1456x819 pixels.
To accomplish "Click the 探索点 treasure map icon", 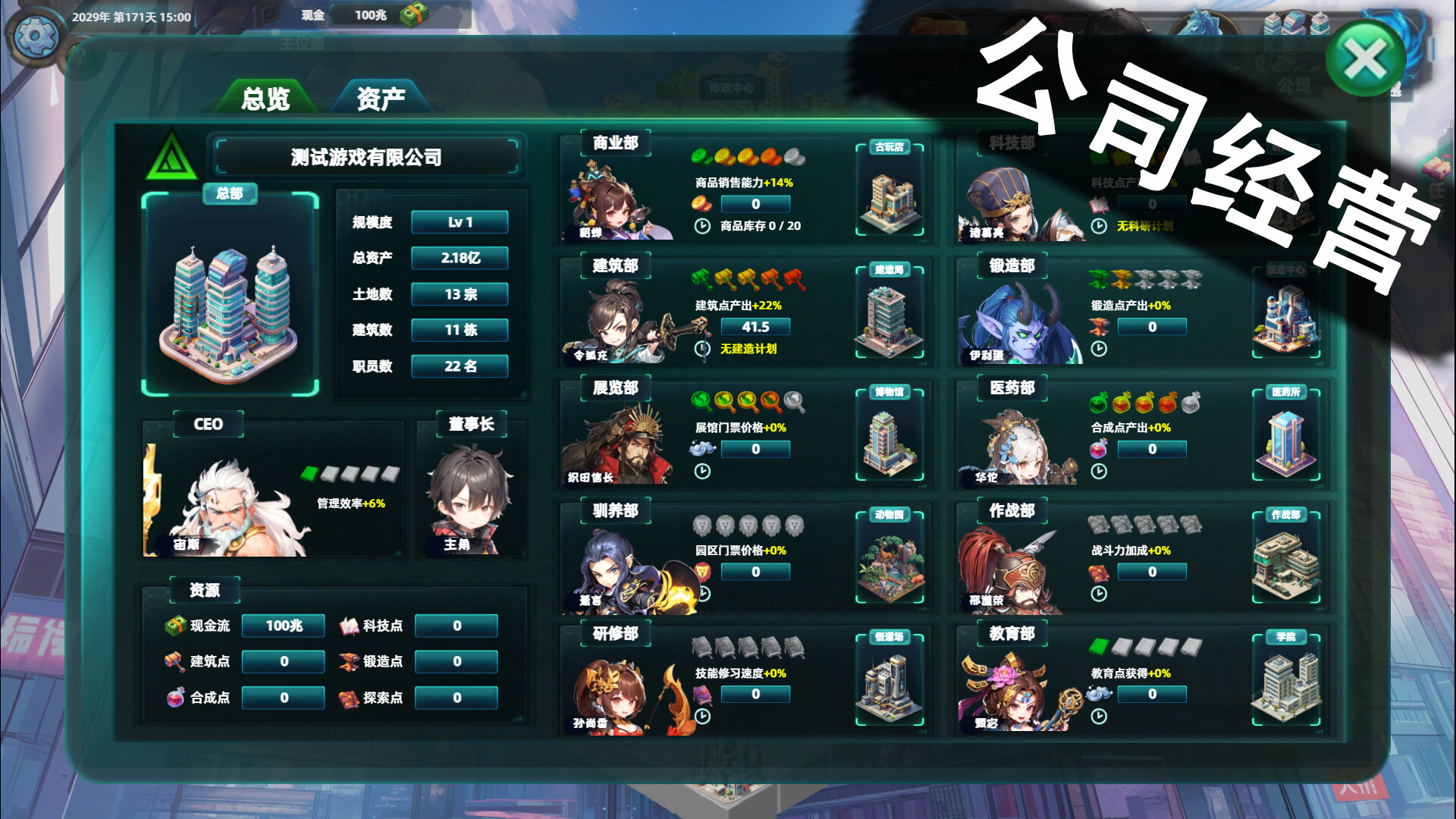I will [x=350, y=697].
